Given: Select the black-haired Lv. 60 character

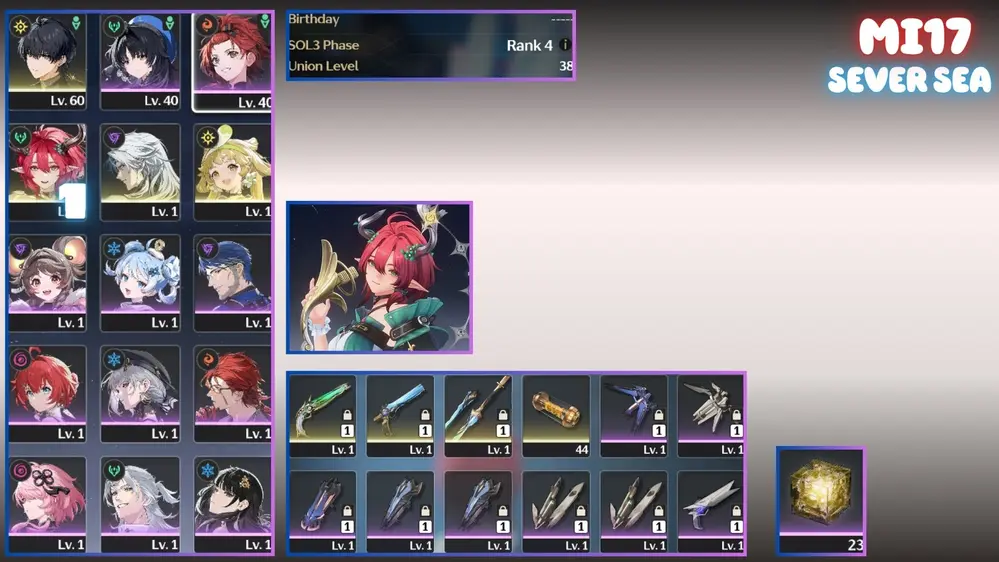Looking at the screenshot, I should pos(47,61).
